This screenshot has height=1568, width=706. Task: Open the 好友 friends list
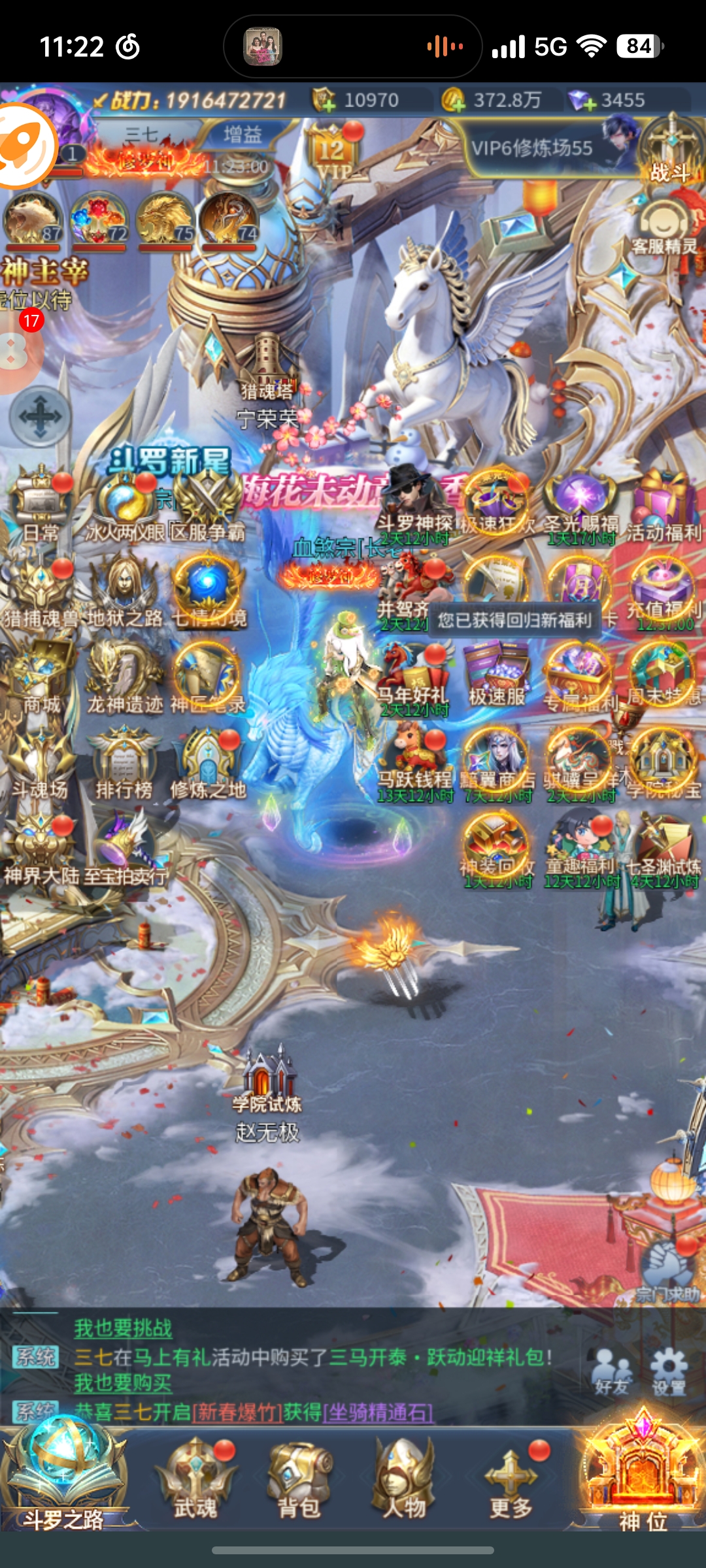(612, 1372)
